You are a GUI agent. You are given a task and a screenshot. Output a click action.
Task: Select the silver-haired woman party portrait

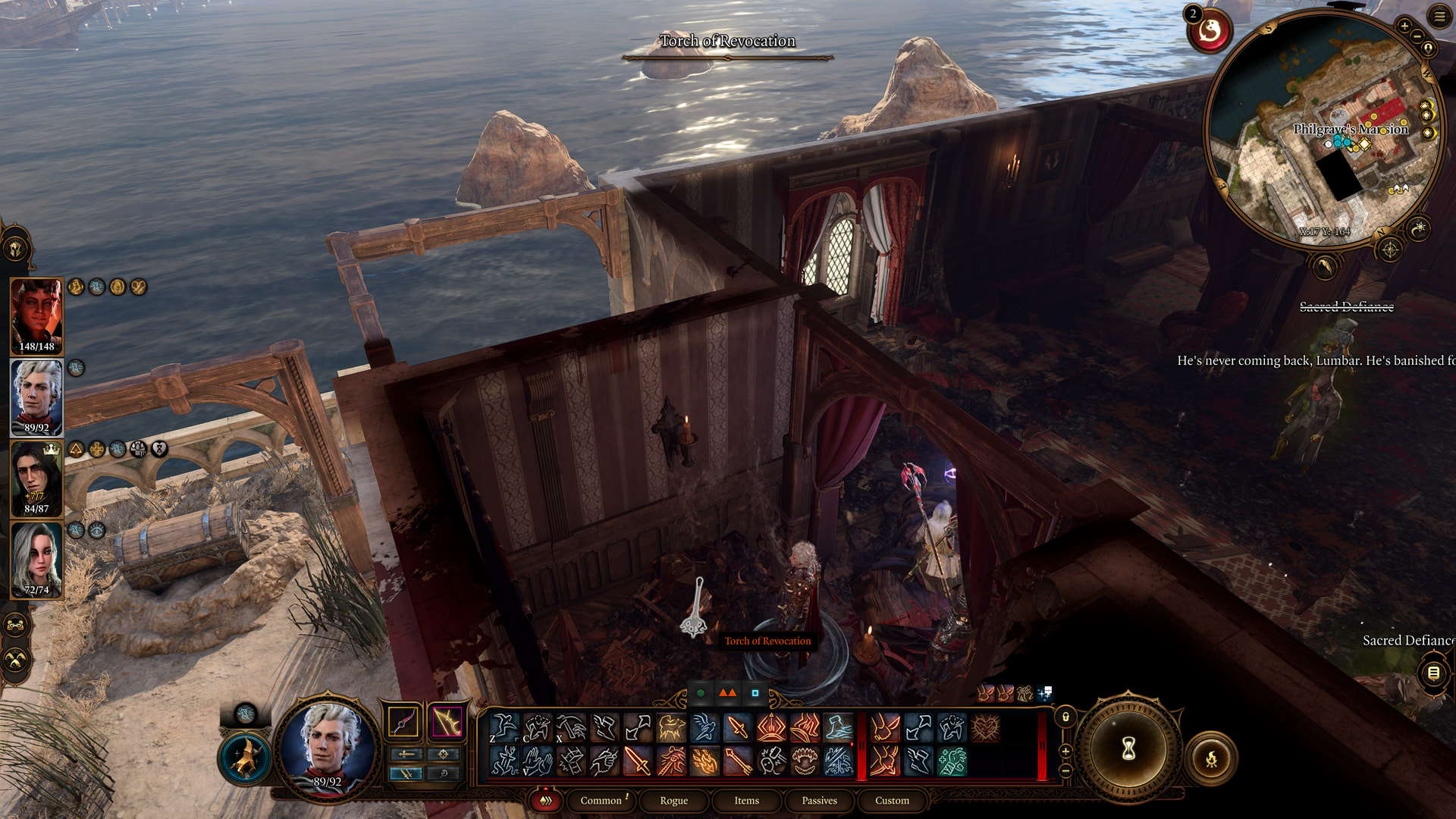(36, 560)
